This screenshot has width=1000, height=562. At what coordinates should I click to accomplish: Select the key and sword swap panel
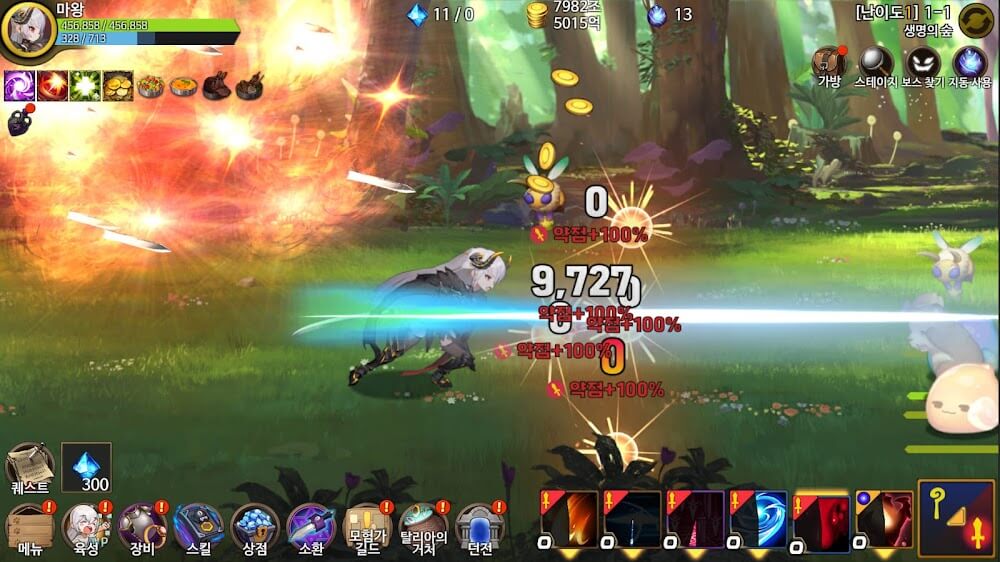(x=956, y=517)
